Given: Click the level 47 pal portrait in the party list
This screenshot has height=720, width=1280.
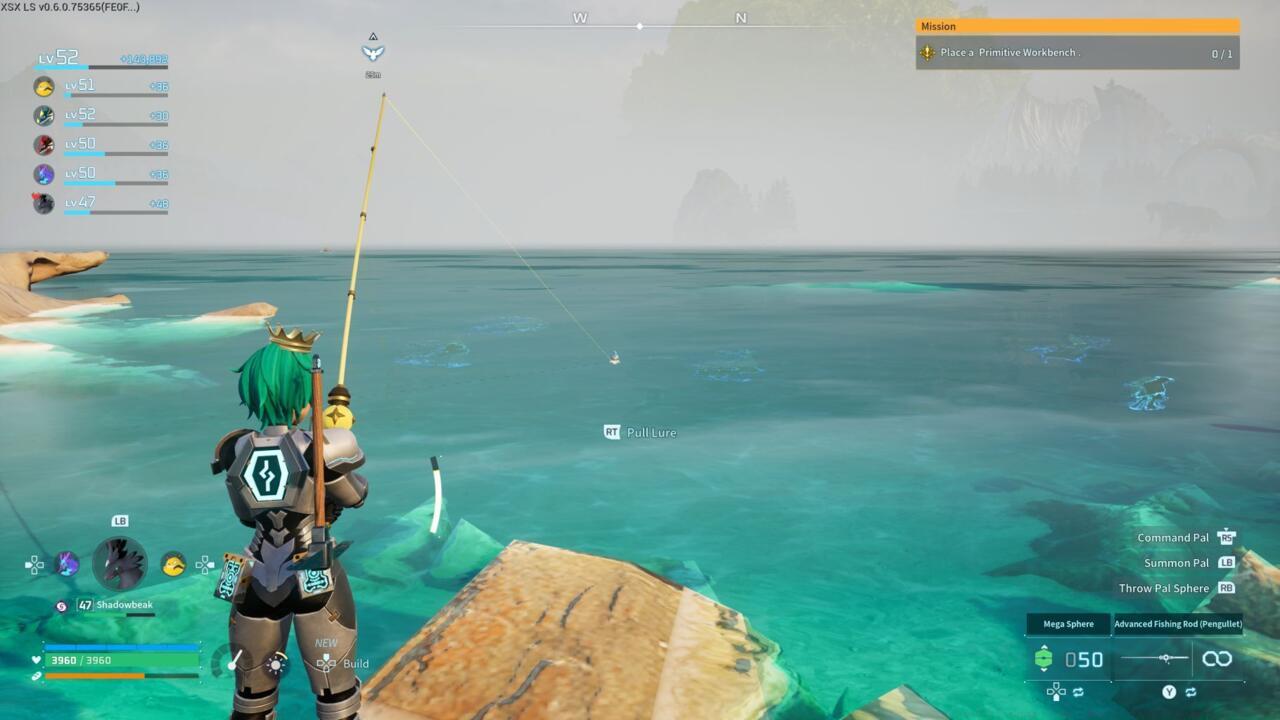Looking at the screenshot, I should click(42, 203).
